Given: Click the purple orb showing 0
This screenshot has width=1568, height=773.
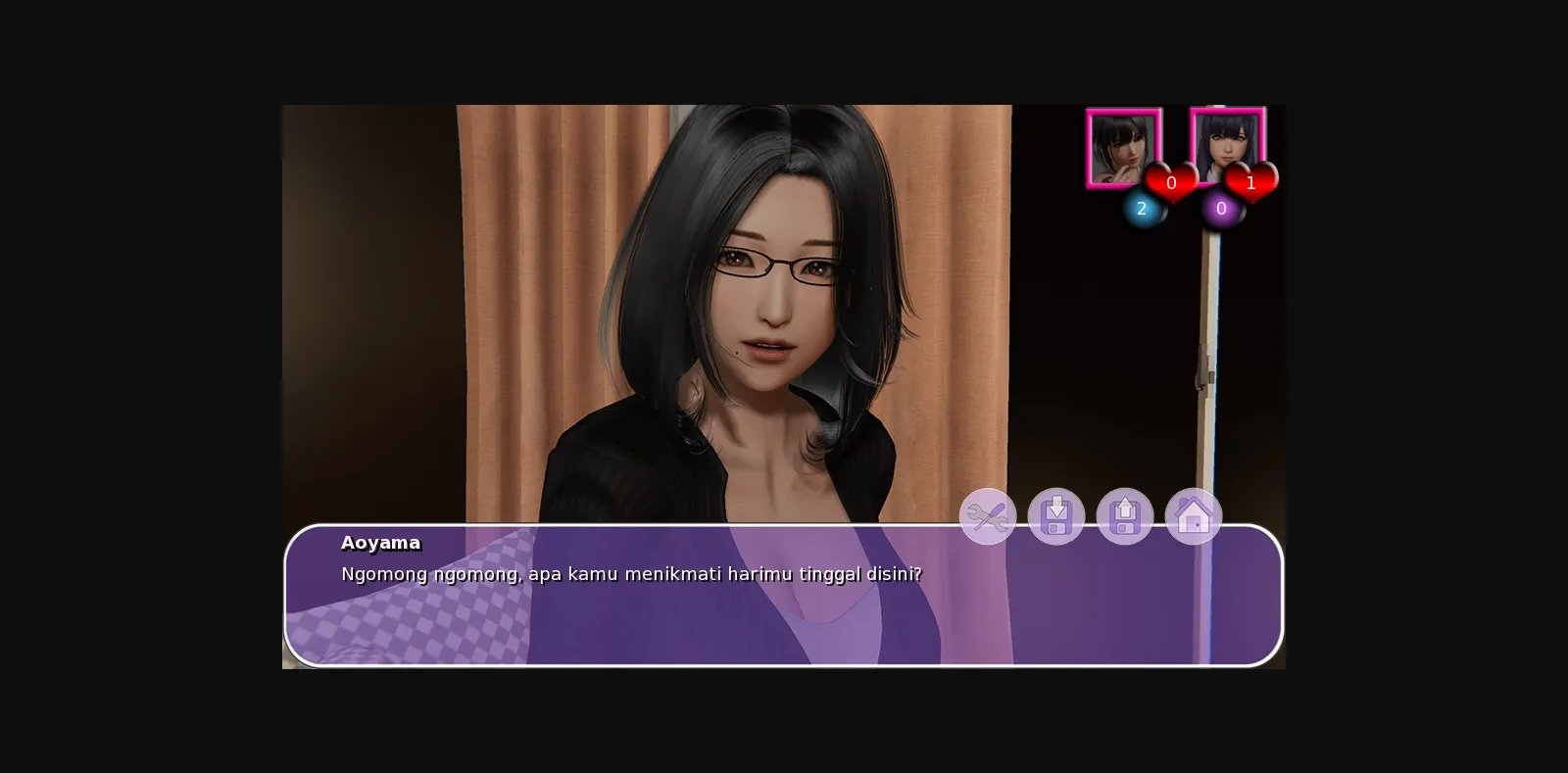Looking at the screenshot, I should point(1221,208).
